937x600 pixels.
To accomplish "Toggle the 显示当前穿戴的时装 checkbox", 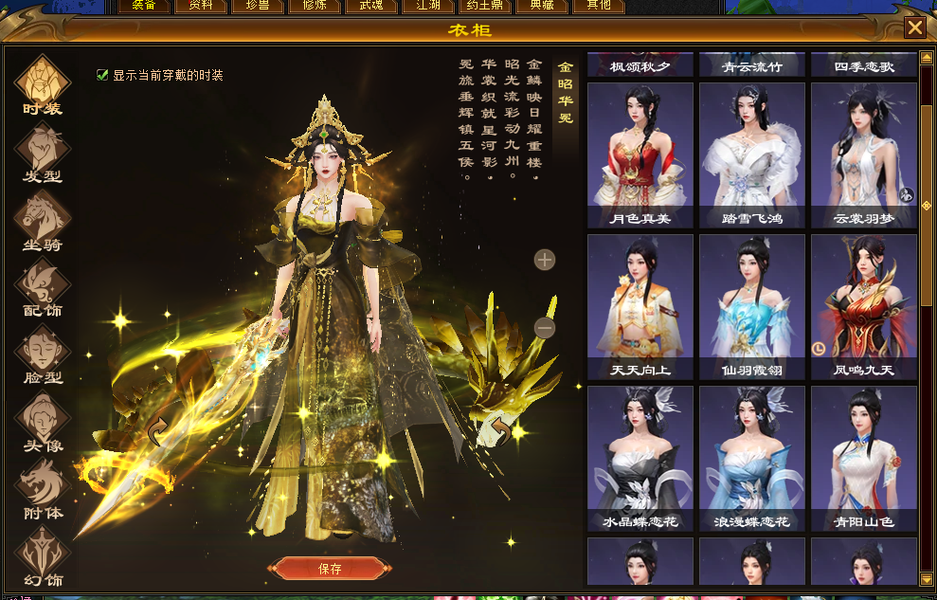I will coord(102,75).
